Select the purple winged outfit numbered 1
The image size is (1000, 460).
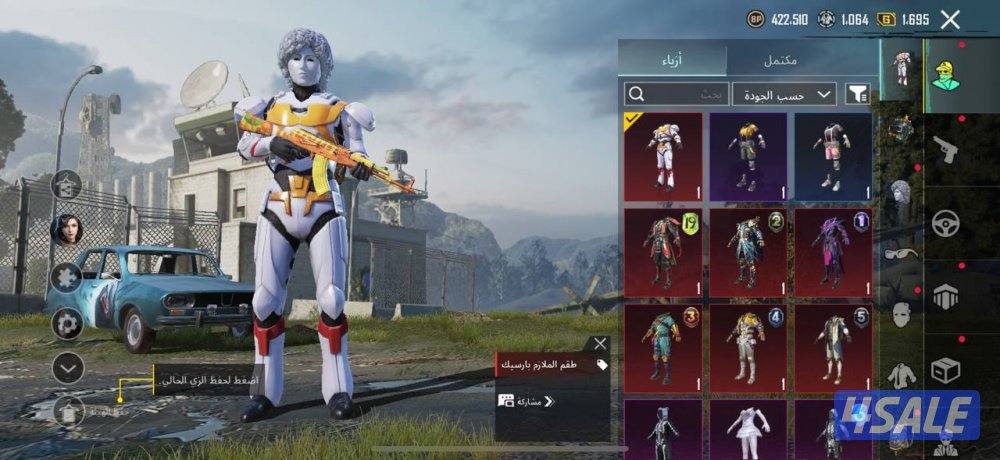pyautogui.click(x=833, y=252)
